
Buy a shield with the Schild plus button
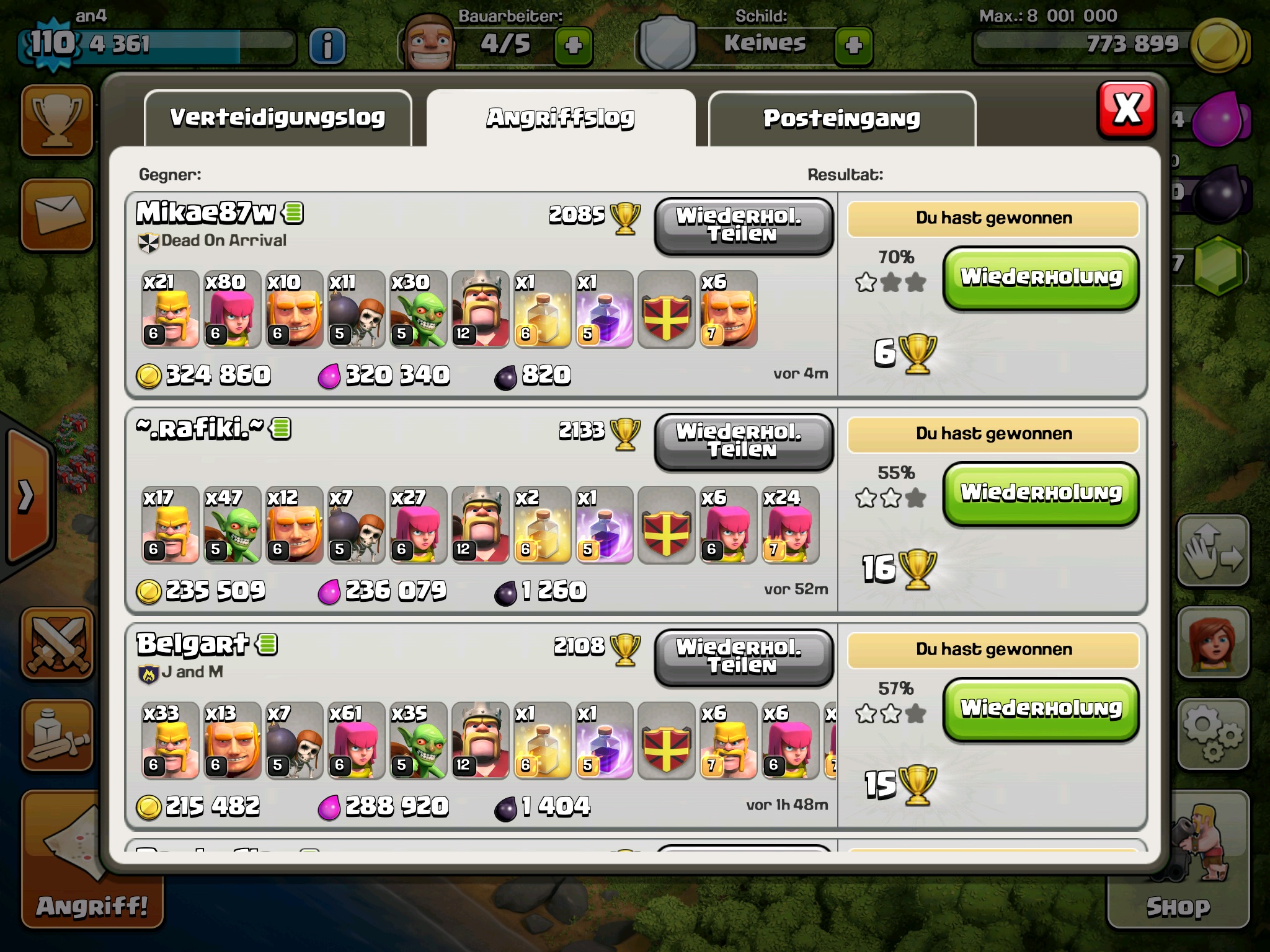tap(854, 45)
